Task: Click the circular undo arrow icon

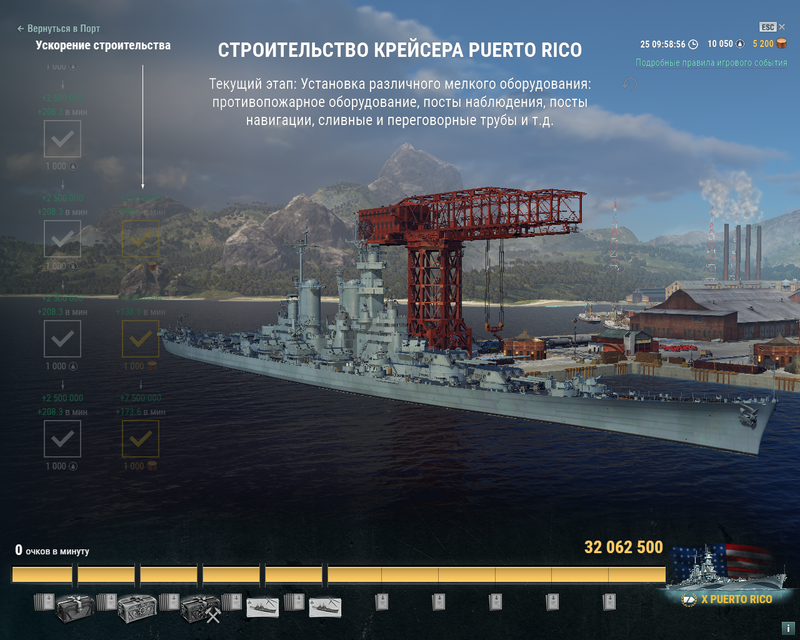Action: coord(630,83)
